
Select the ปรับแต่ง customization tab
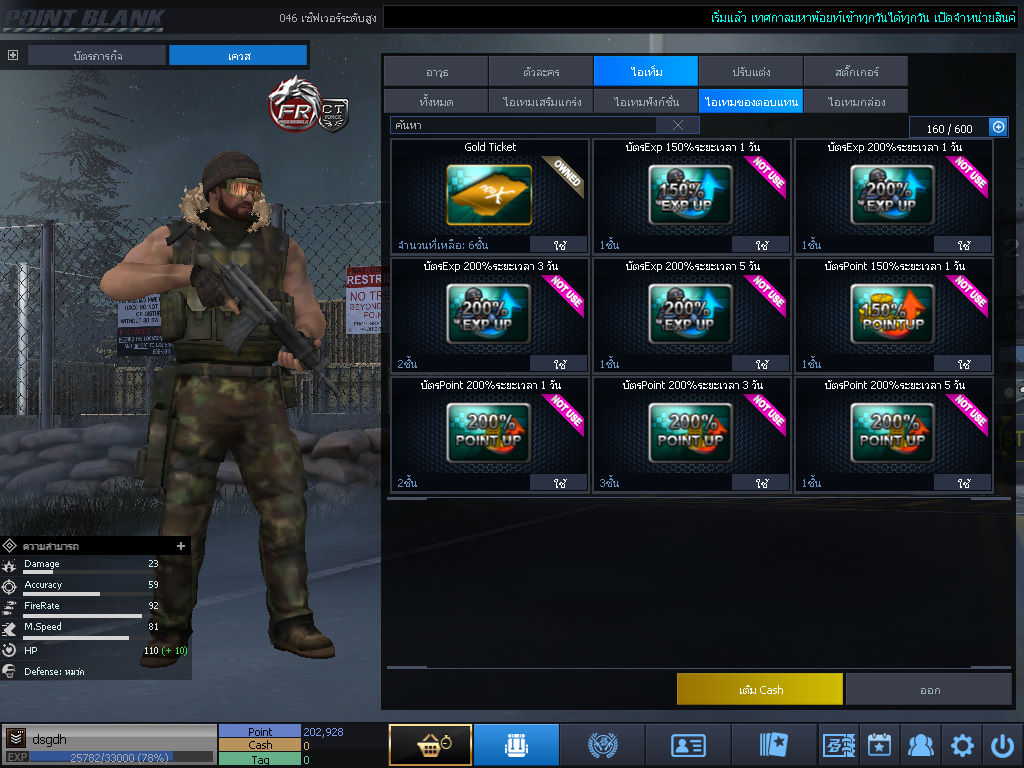coord(750,72)
